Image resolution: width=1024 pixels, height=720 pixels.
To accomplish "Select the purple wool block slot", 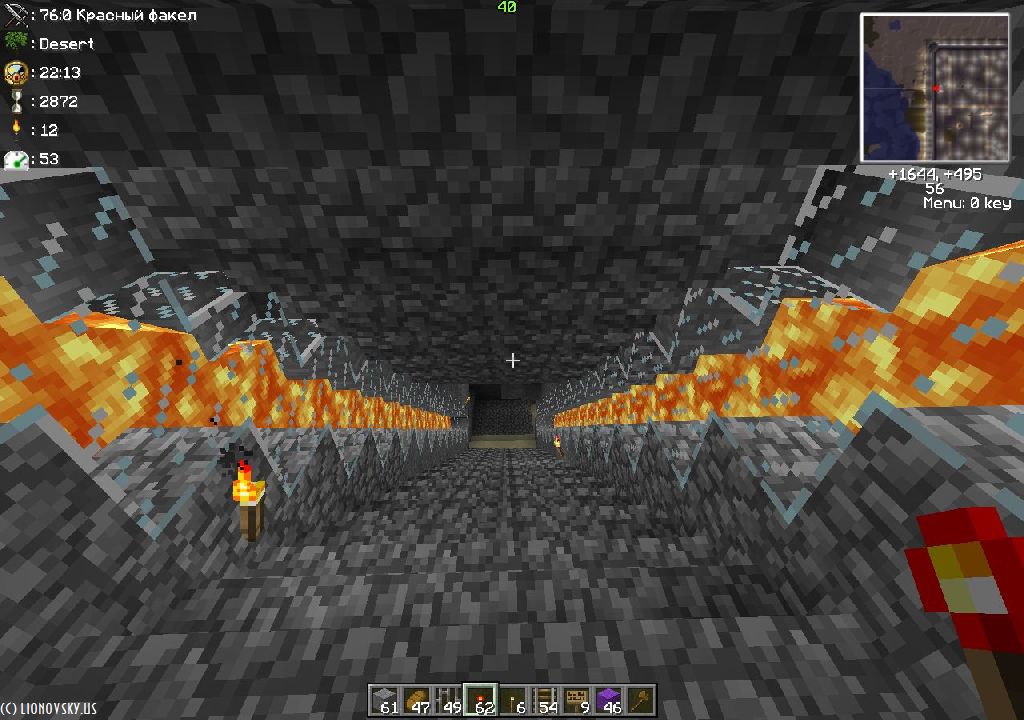I will [609, 700].
